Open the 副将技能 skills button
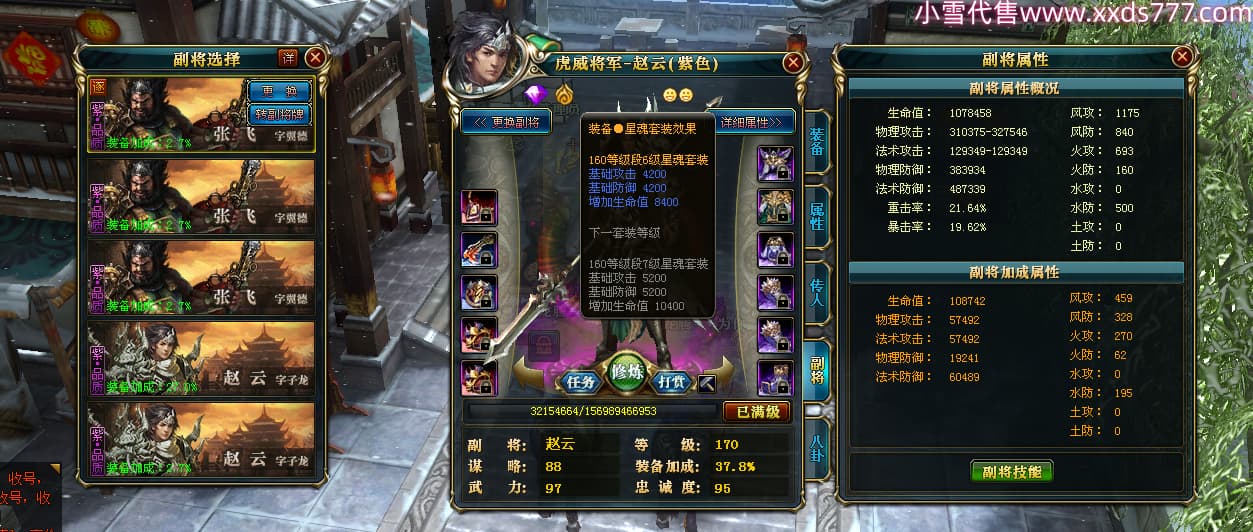 click(x=1012, y=471)
